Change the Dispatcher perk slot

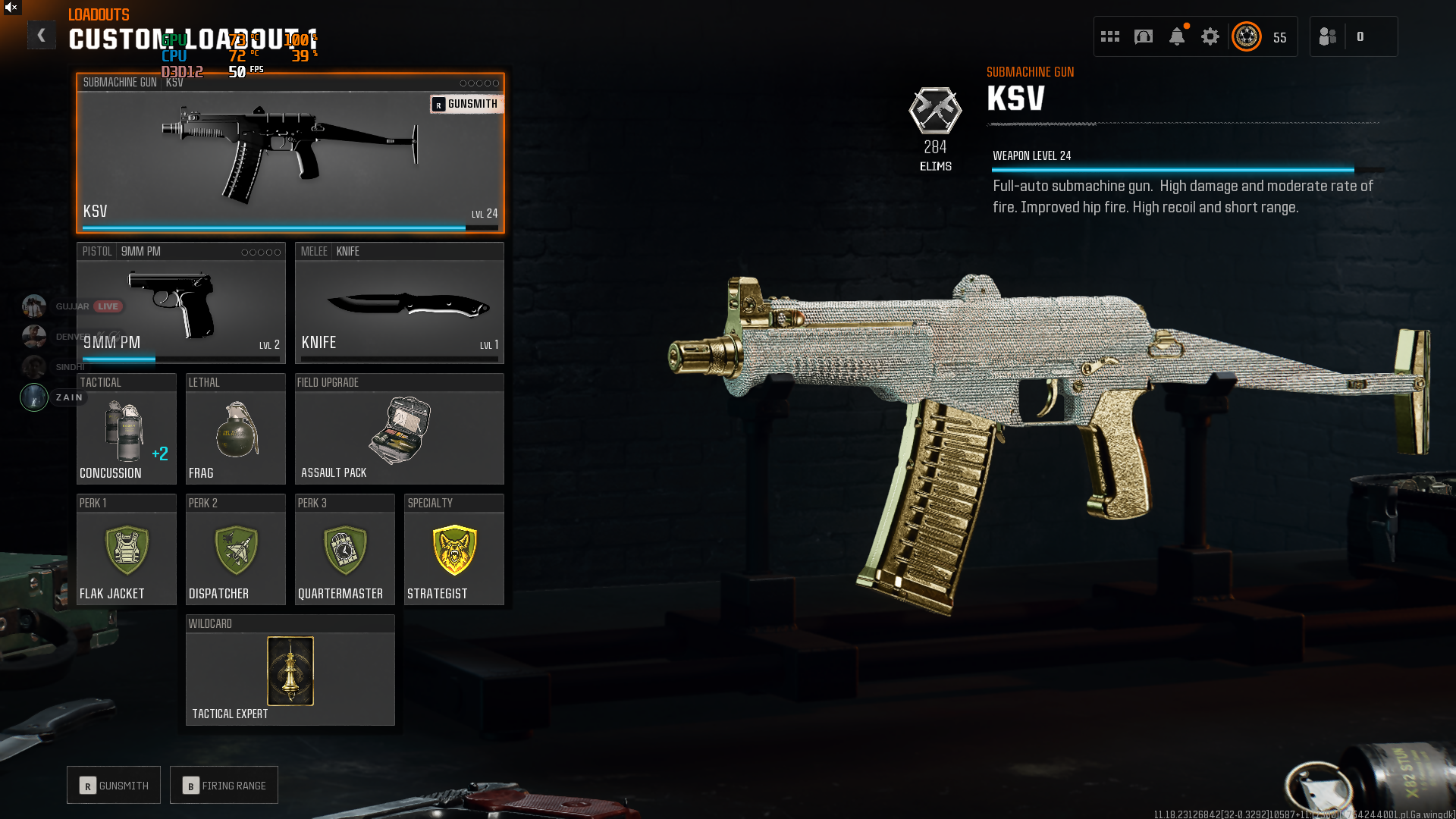click(235, 550)
